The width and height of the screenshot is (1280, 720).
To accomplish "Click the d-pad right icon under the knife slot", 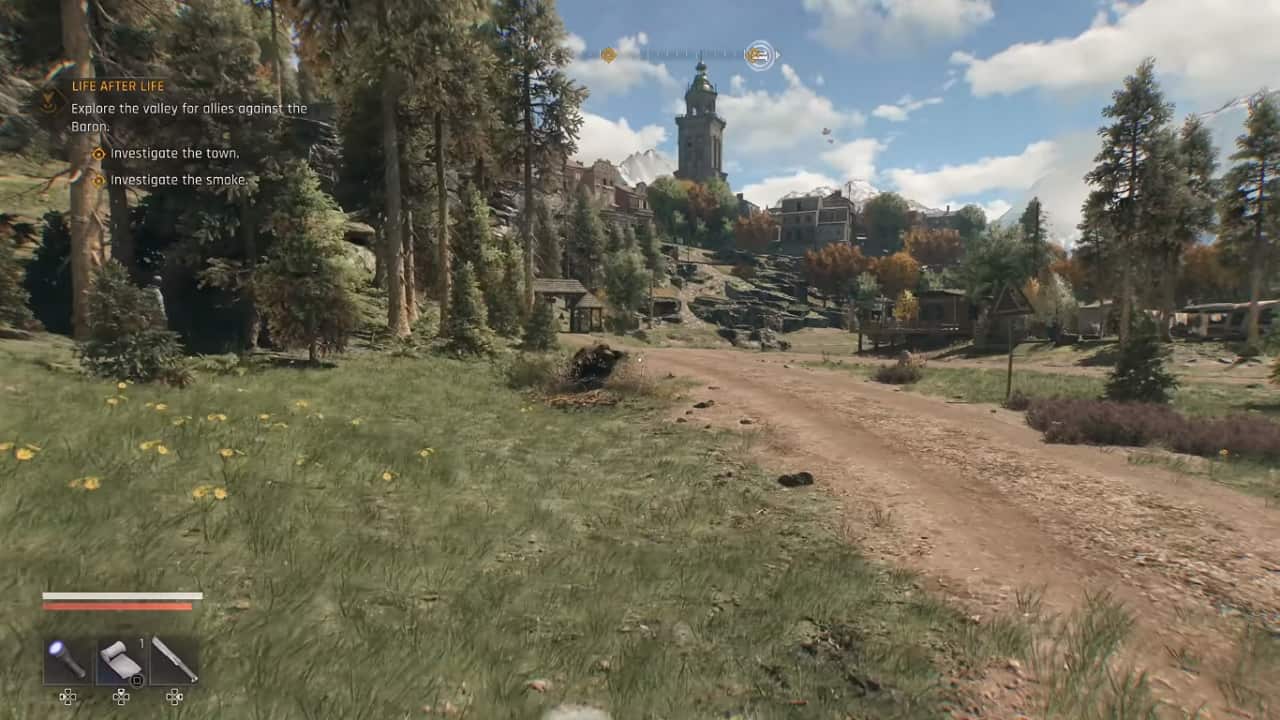I will pos(174,697).
